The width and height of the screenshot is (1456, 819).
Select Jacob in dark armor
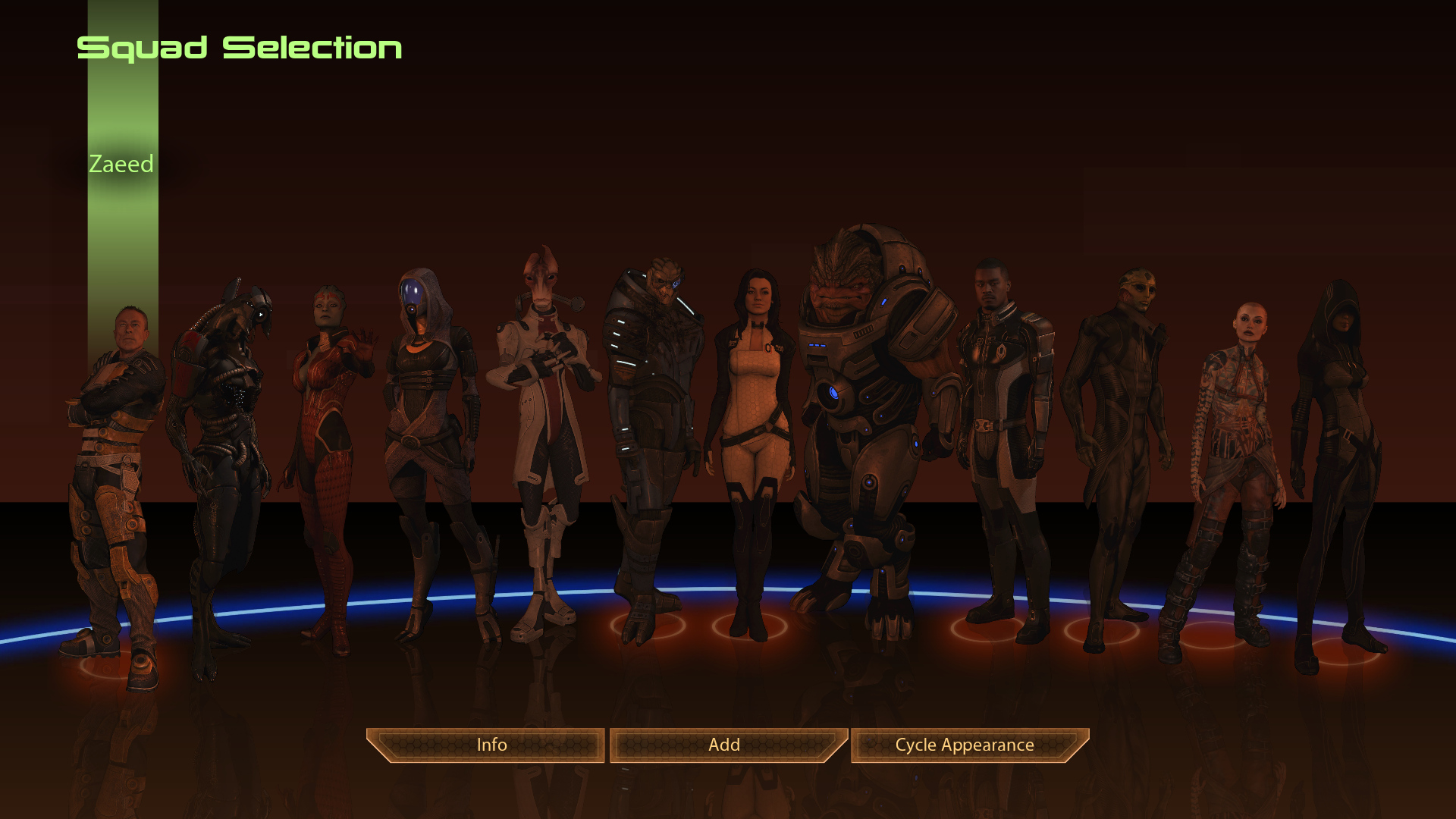pos(1003,425)
